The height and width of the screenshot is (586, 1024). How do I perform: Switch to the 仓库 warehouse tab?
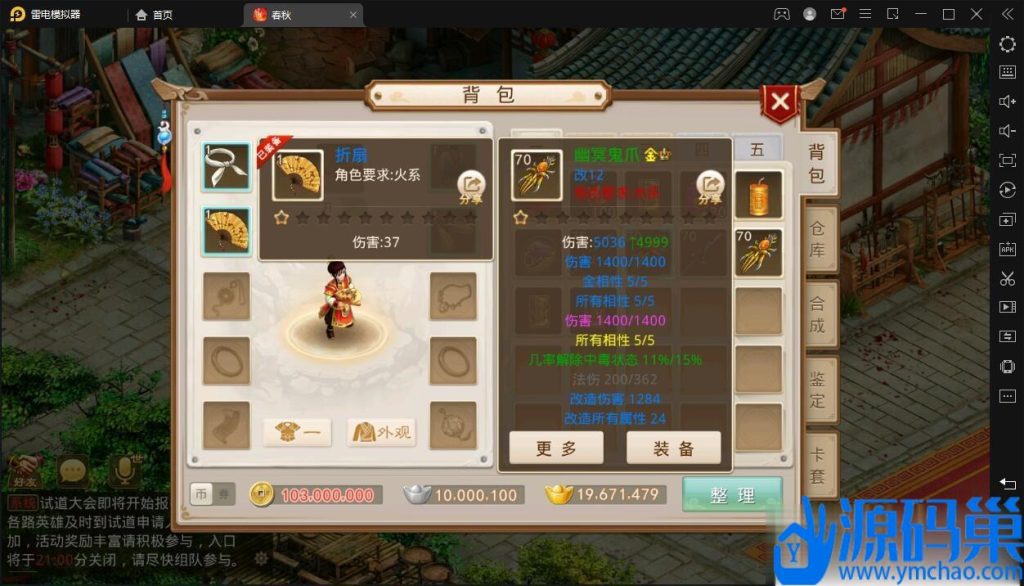pyautogui.click(x=817, y=238)
